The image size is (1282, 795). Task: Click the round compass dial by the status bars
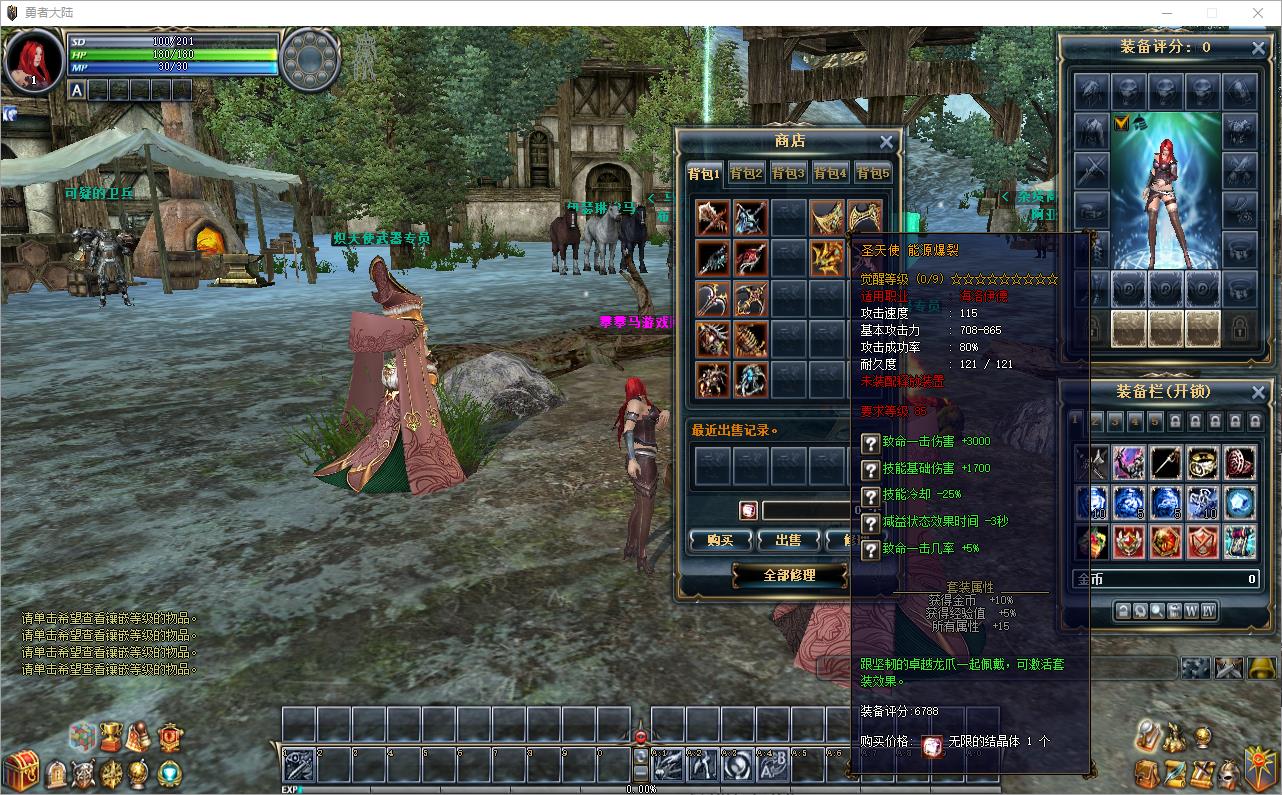311,59
